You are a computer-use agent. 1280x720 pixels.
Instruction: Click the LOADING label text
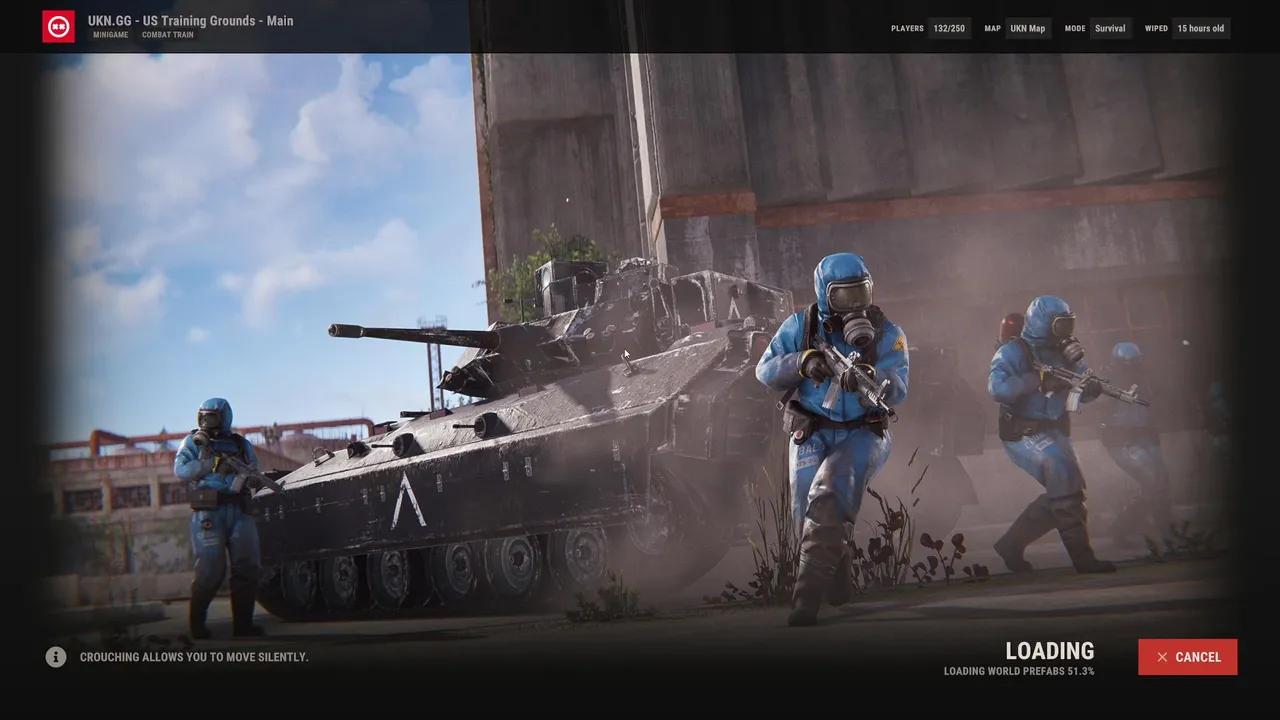tap(1049, 650)
